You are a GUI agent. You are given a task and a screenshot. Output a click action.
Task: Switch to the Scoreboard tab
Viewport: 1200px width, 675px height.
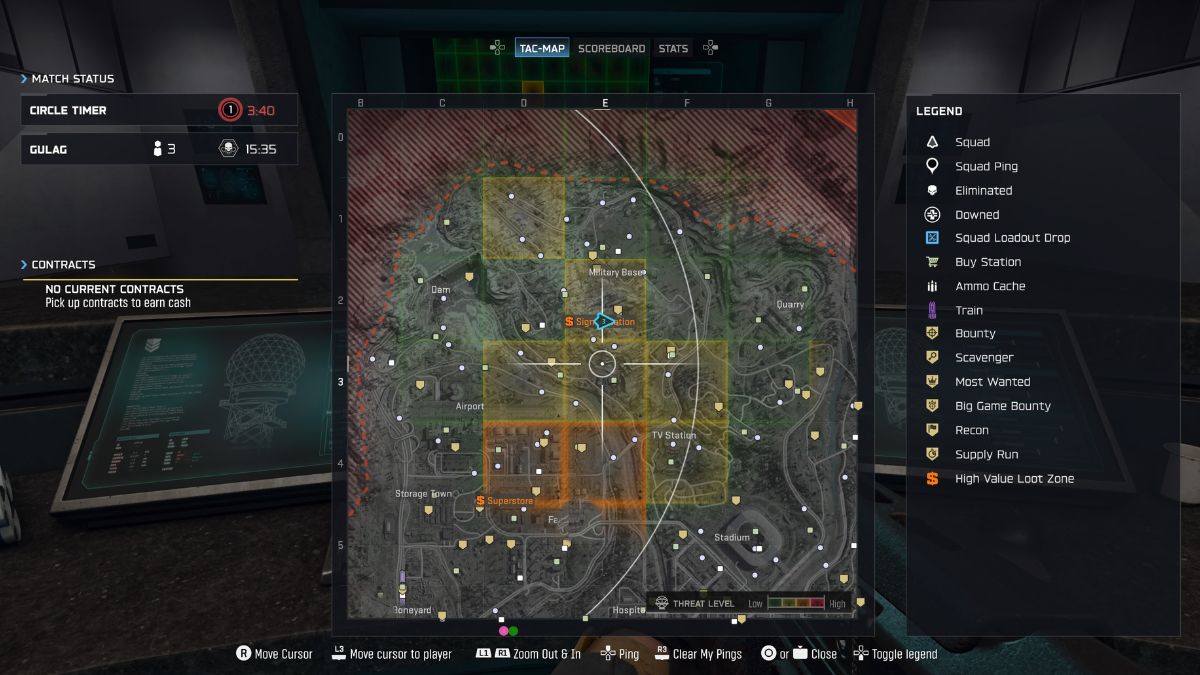coord(611,48)
